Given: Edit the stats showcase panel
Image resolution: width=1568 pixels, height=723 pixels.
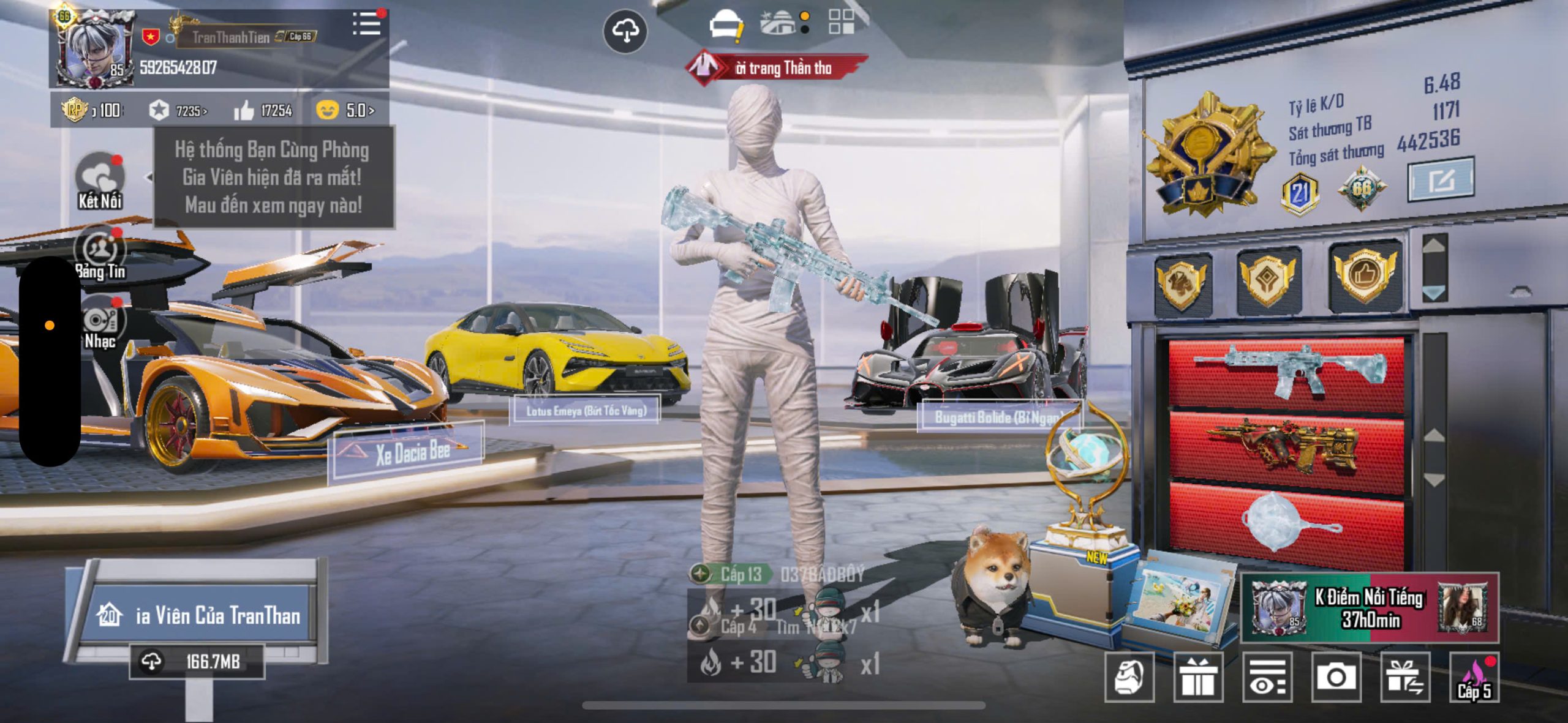Looking at the screenshot, I should (1441, 180).
